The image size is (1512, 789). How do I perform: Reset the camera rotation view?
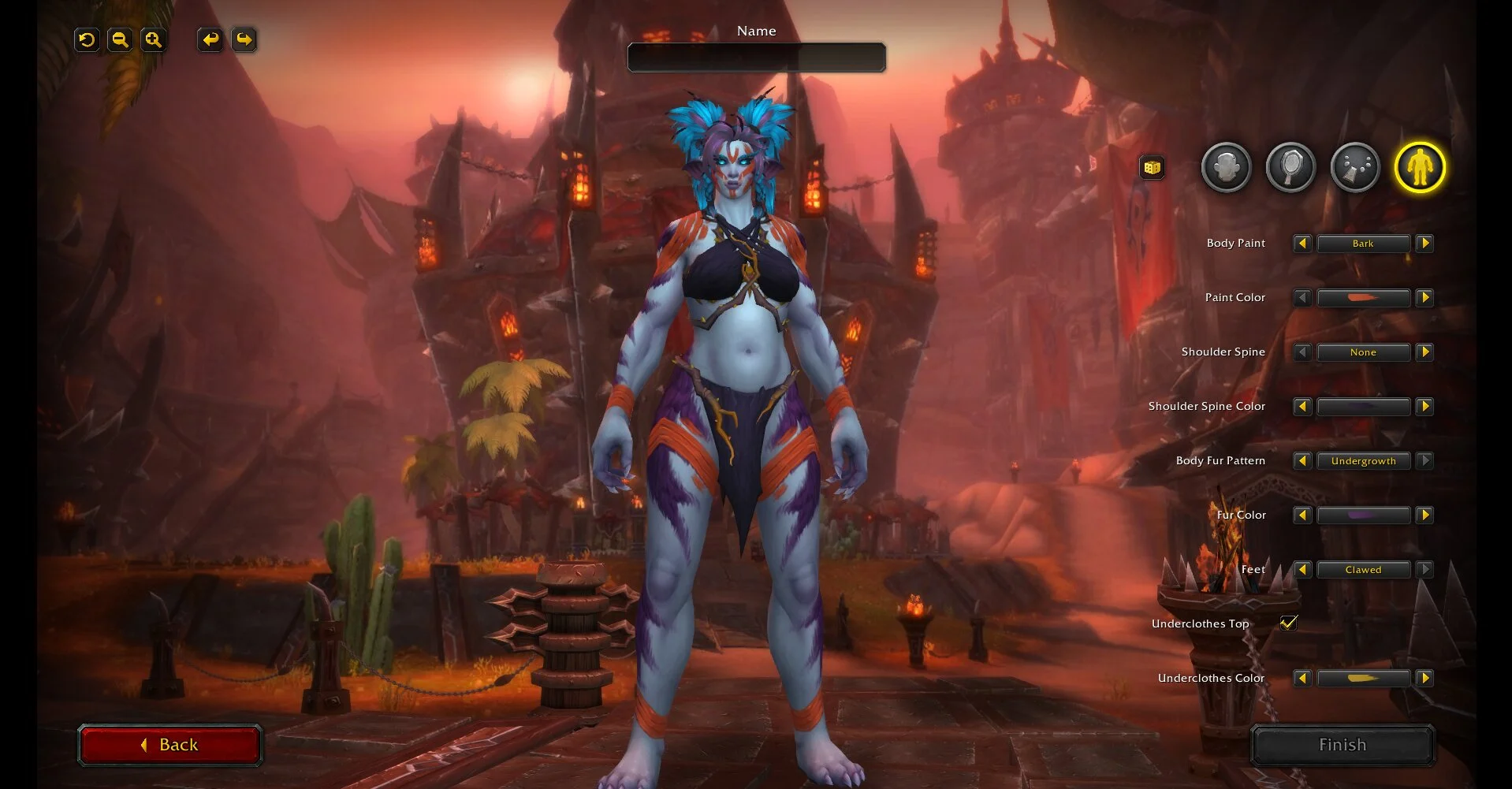[x=87, y=39]
